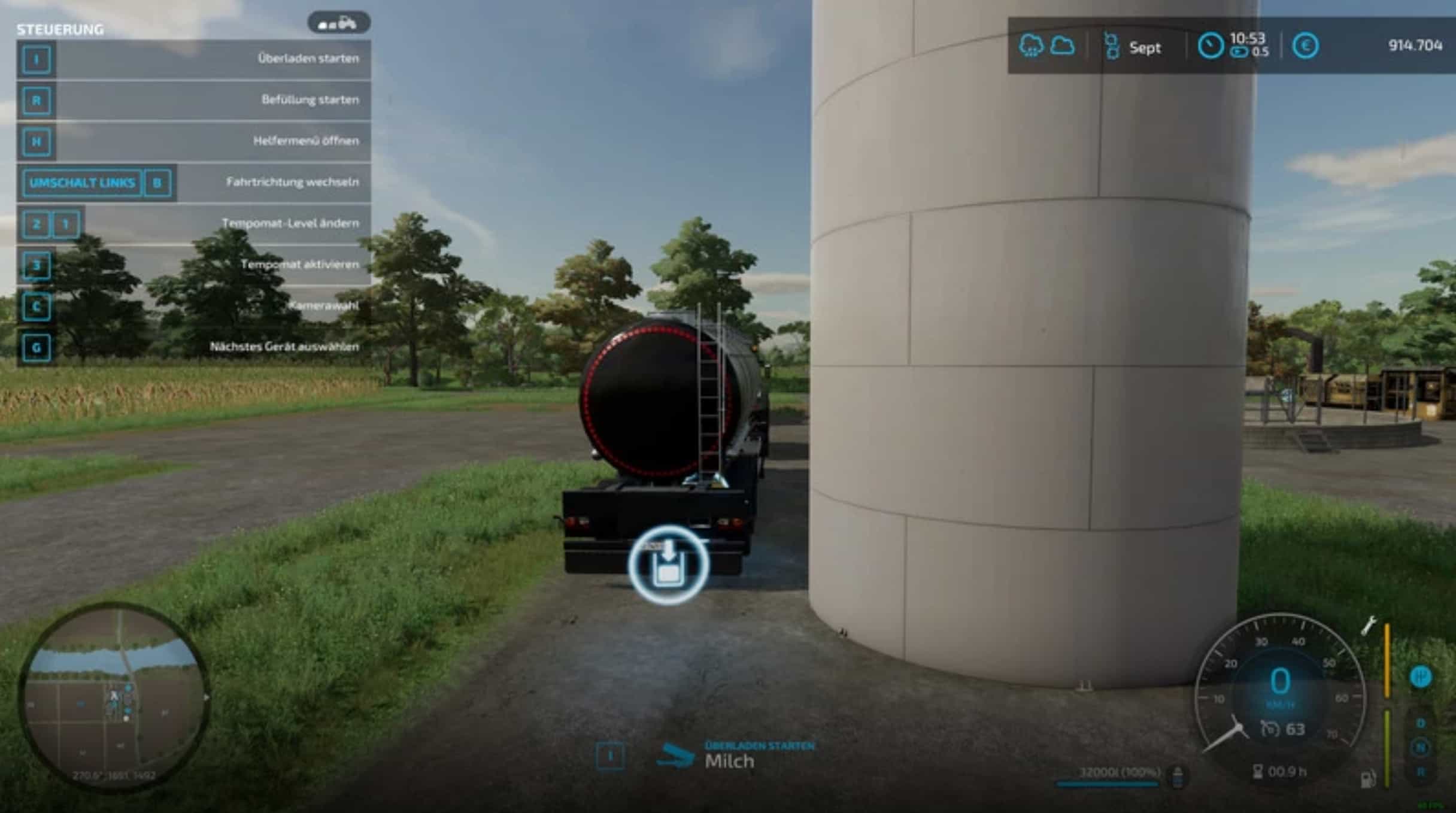Click the cruise control speed icon

(x=1270, y=729)
